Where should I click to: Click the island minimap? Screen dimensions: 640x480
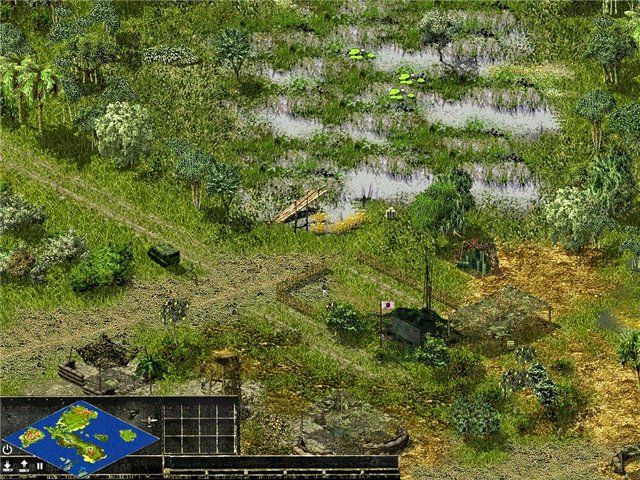click(x=80, y=436)
